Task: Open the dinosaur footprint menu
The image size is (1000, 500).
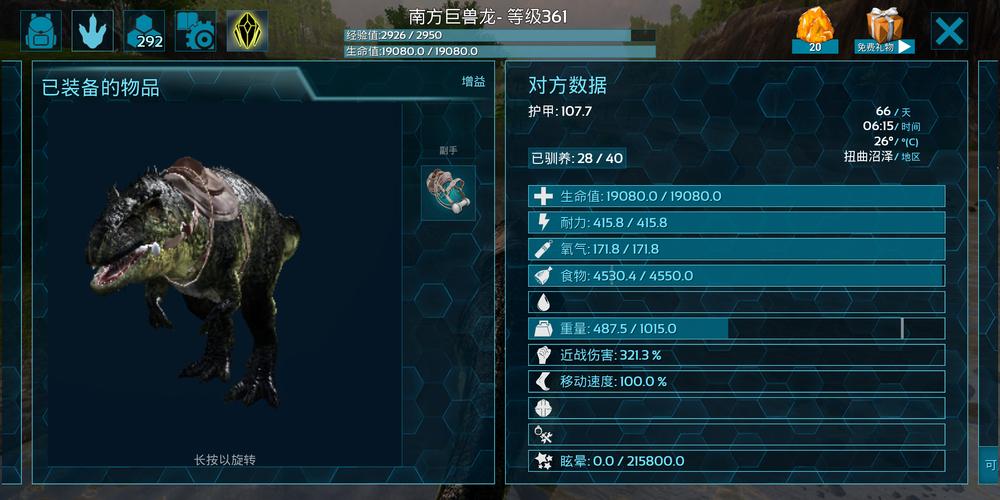Action: click(x=94, y=31)
